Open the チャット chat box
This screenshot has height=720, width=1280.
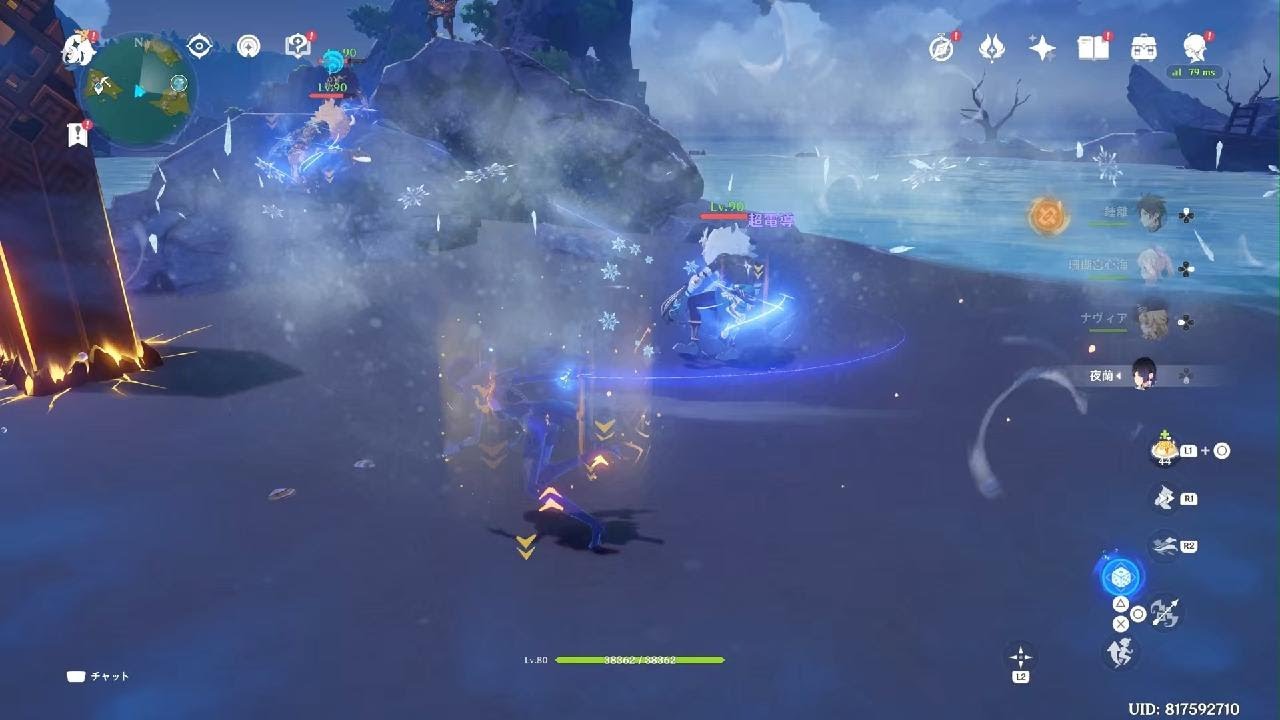[x=98, y=677]
